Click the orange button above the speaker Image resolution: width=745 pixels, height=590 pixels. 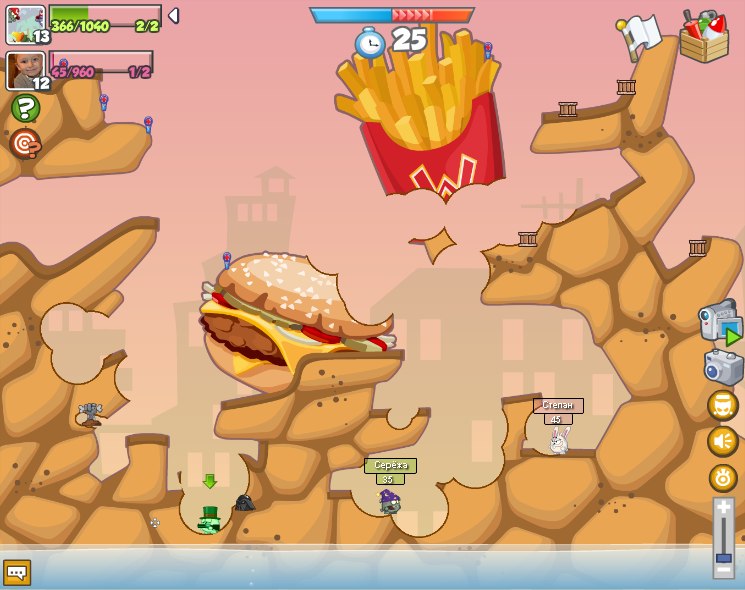click(x=723, y=405)
